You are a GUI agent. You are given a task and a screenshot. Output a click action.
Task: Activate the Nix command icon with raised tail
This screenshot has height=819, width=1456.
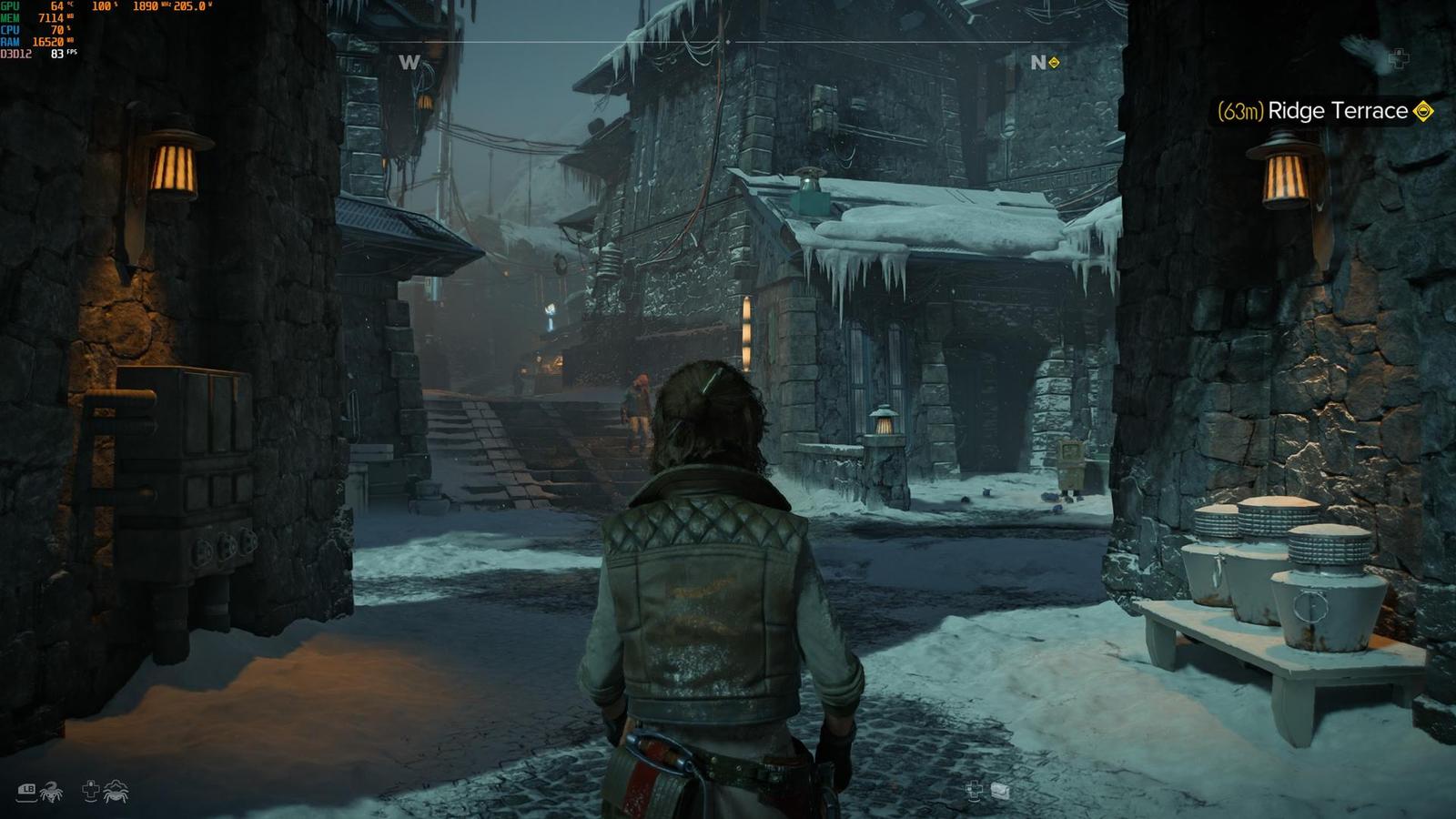(50, 793)
